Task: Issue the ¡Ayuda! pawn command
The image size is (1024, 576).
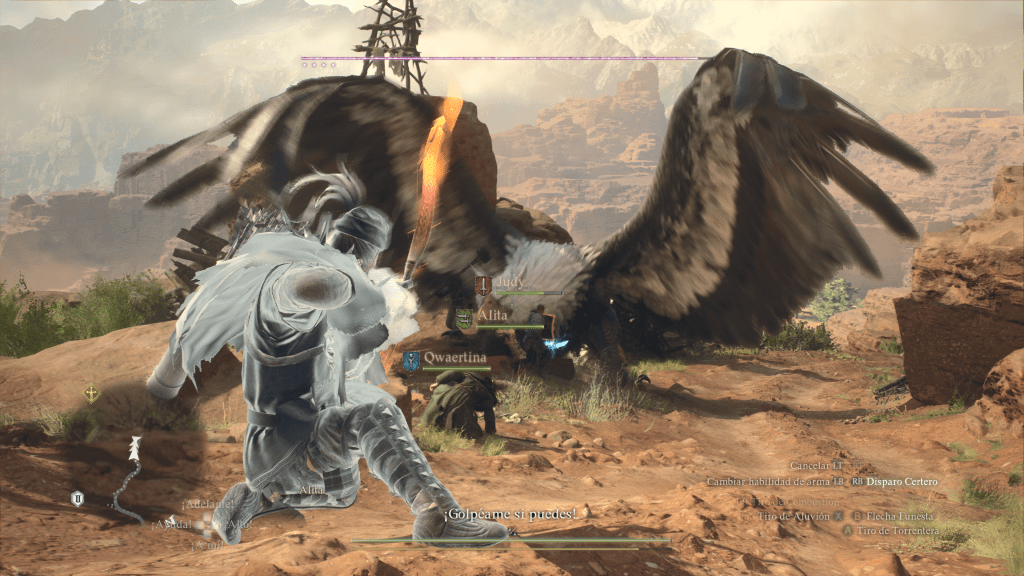Action: coord(170,523)
